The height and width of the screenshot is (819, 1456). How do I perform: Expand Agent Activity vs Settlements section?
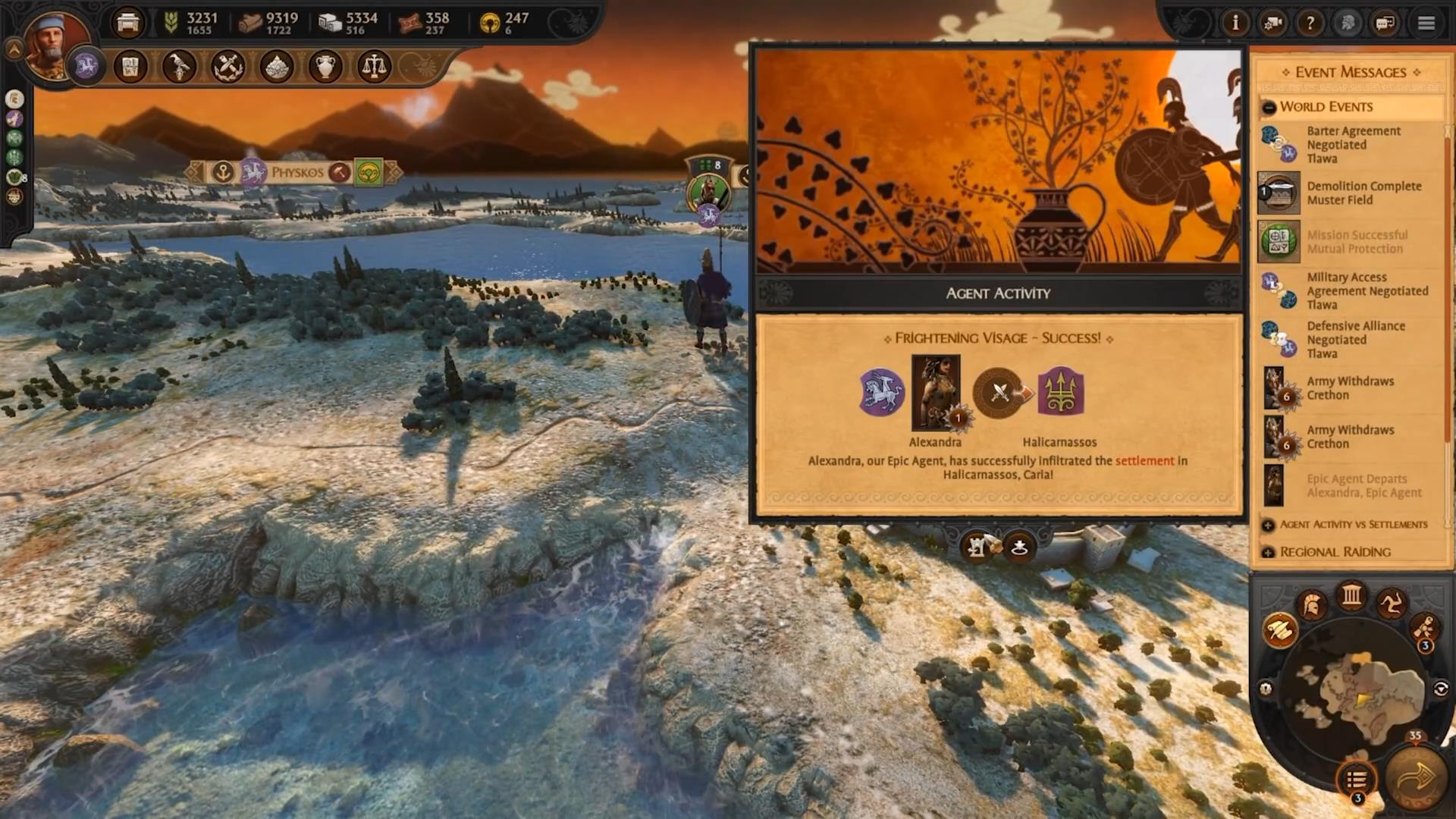pyautogui.click(x=1268, y=525)
